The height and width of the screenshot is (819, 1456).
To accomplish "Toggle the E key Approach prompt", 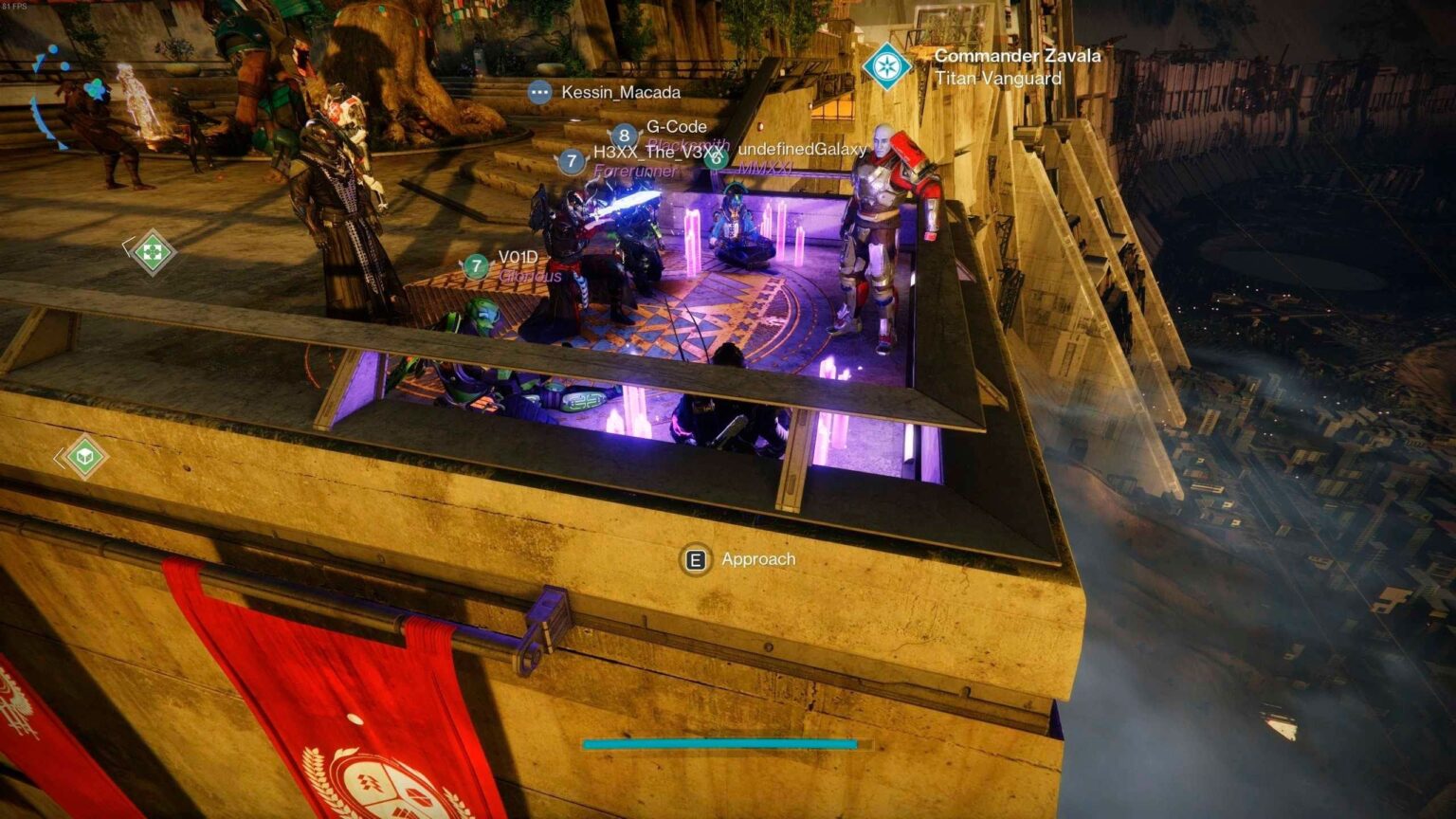I will coord(698,559).
